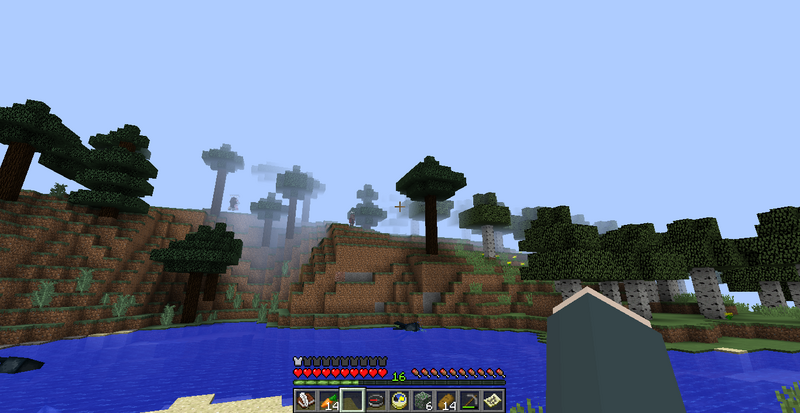Viewport: 800px width, 413px height.
Task: Pick the mossy cobblestone stack of 6
Action: pos(424,401)
